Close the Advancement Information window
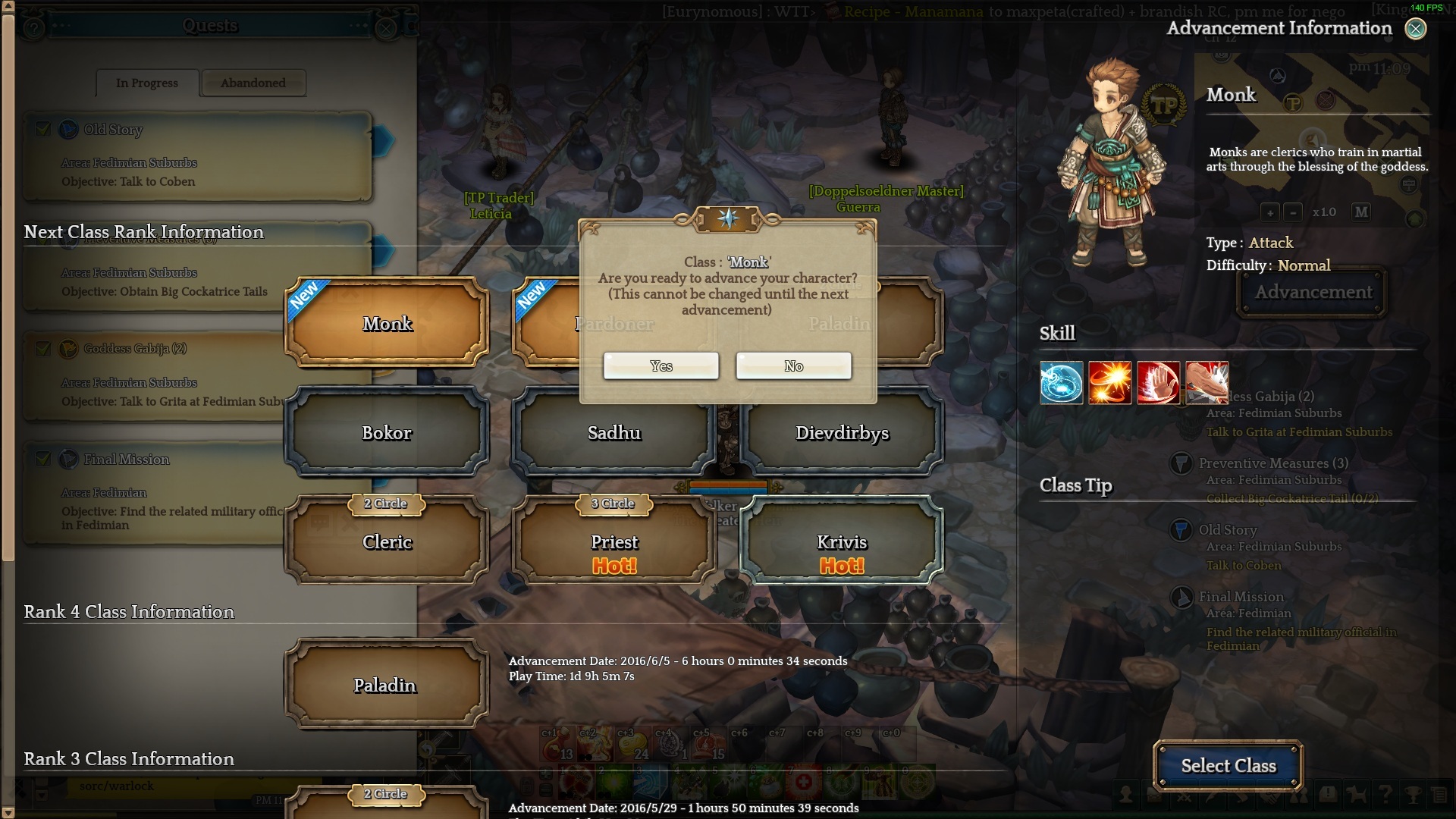This screenshot has height=819, width=1456. 1415,29
